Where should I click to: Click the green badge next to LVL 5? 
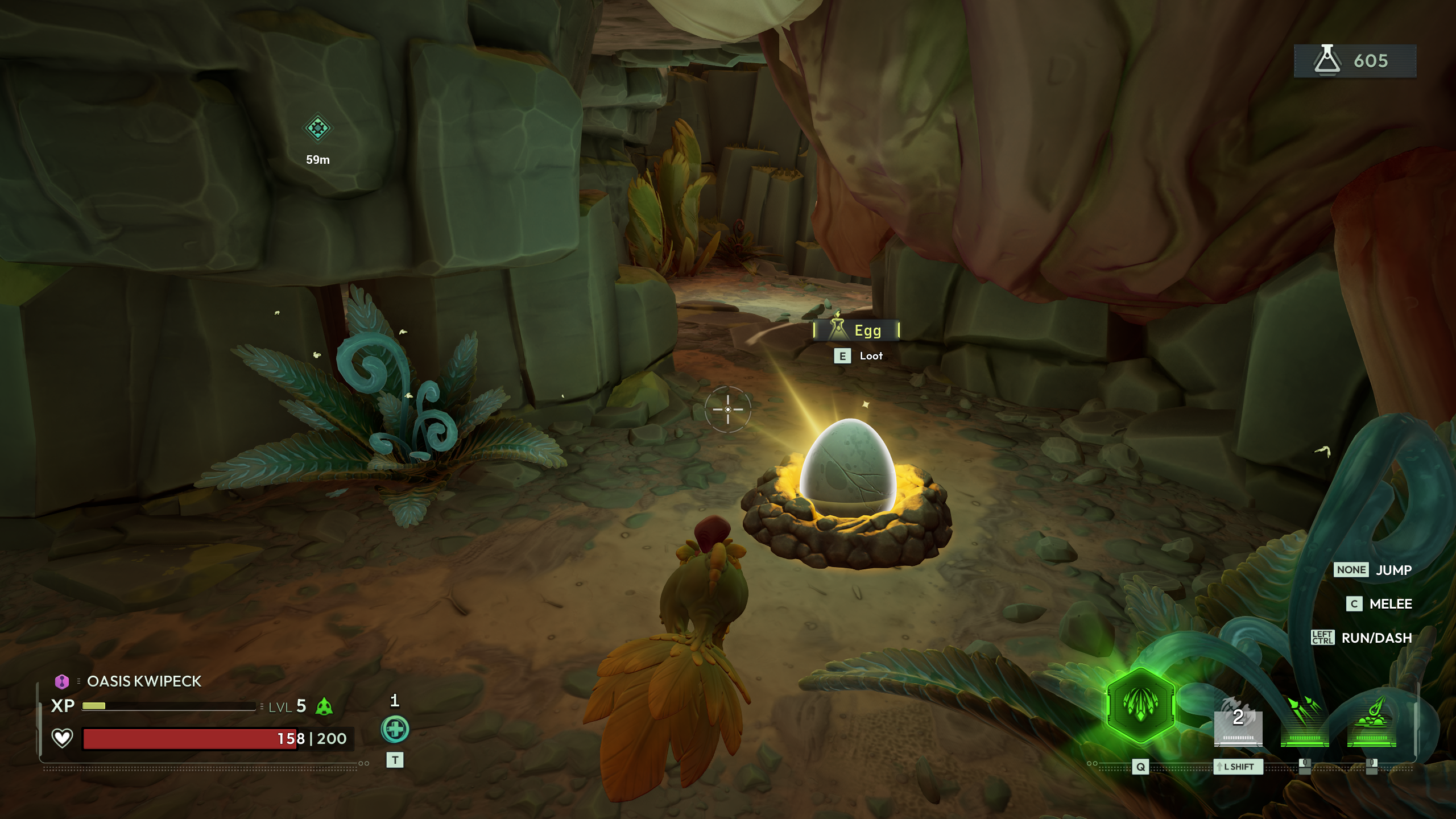324,708
